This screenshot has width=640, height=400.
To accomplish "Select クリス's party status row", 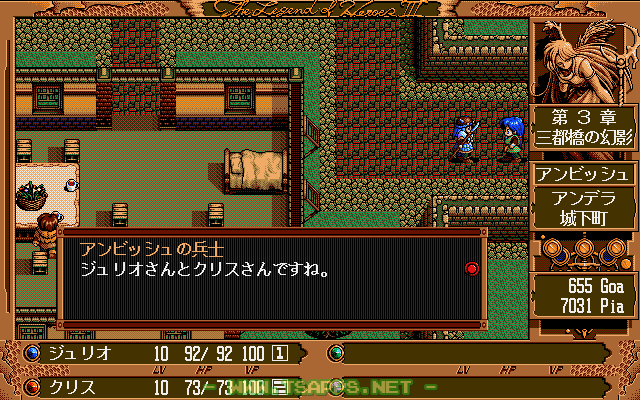I will (160, 386).
